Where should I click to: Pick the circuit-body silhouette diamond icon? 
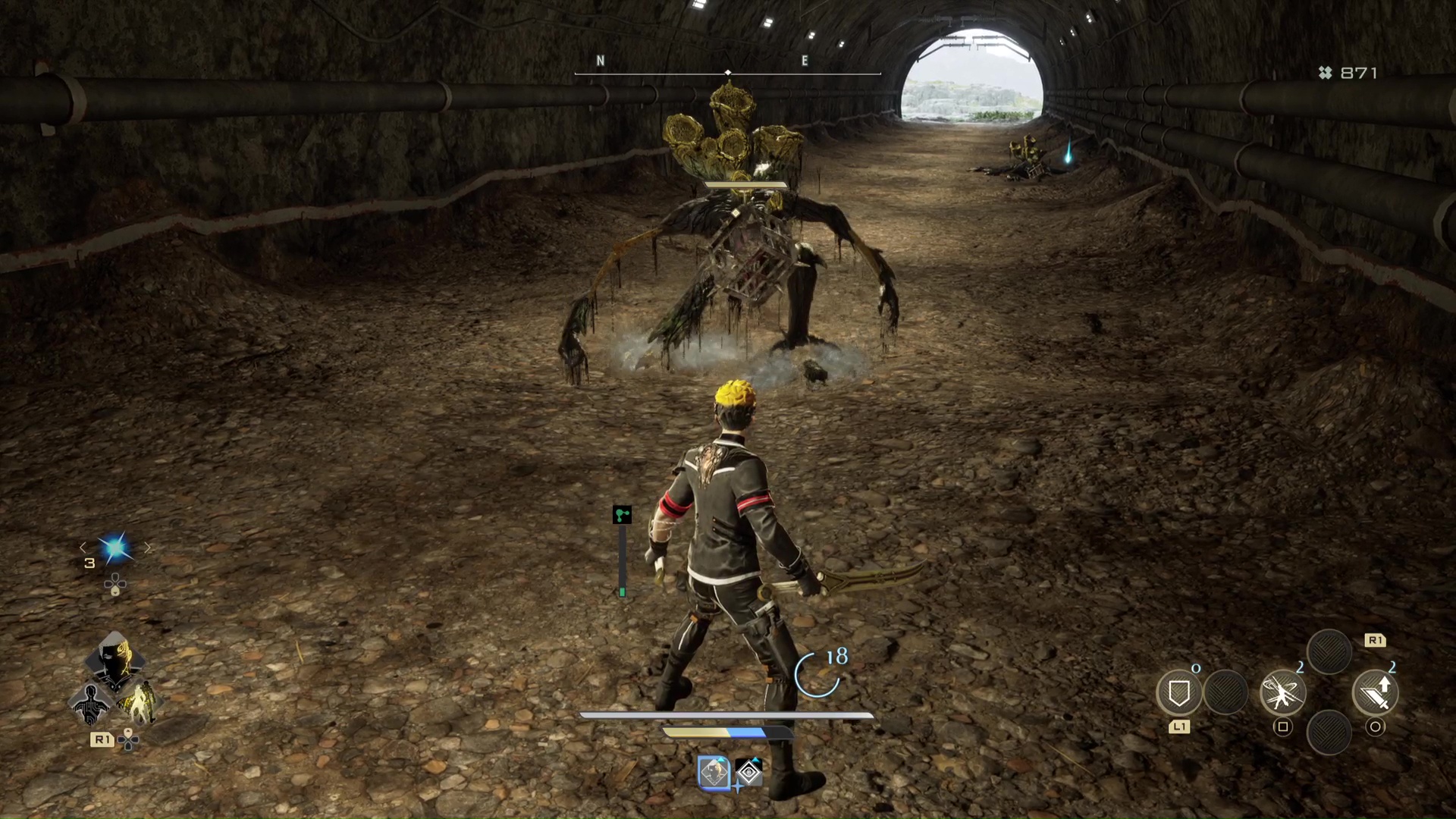point(90,703)
